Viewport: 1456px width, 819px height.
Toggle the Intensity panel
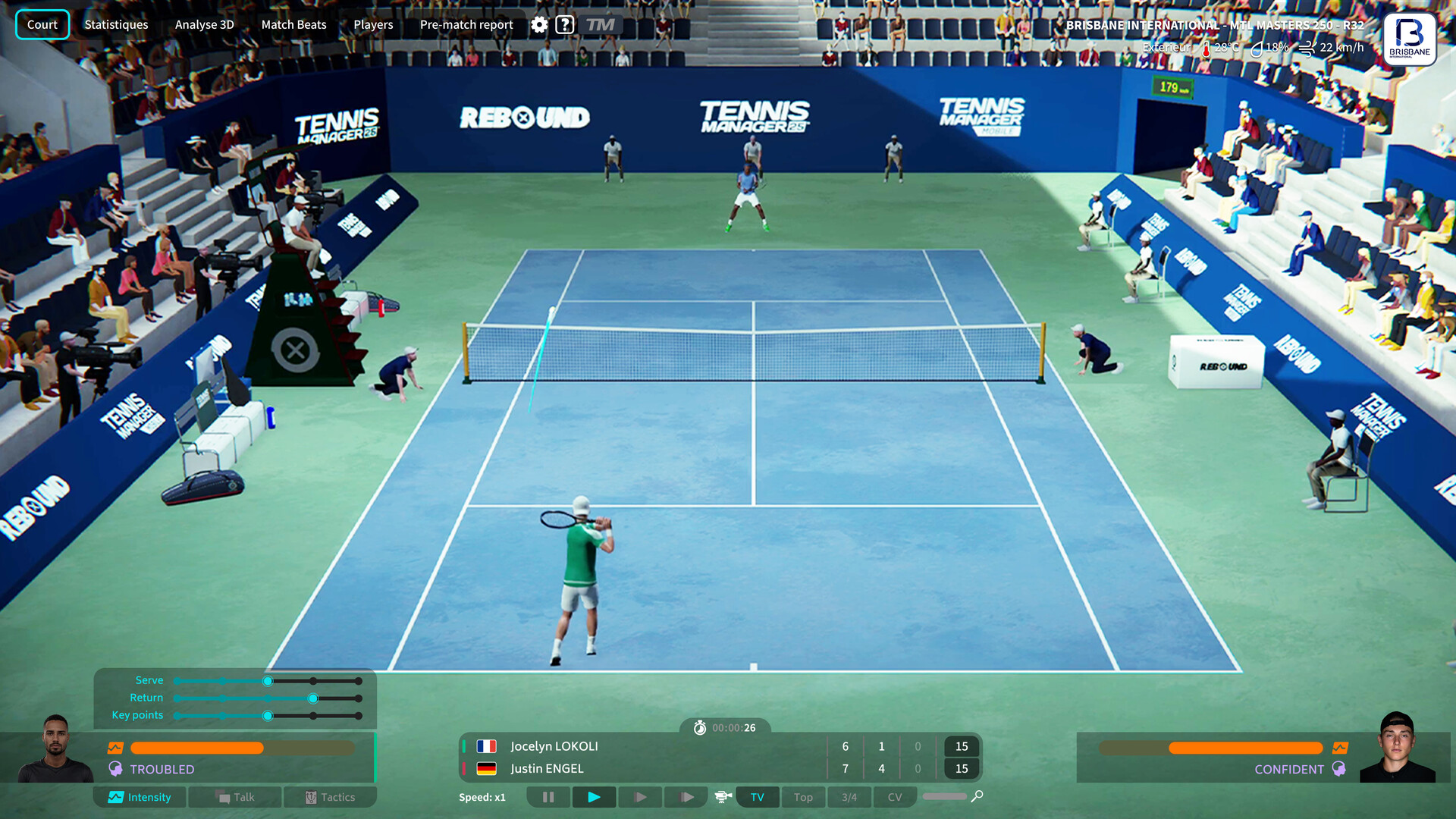[140, 797]
